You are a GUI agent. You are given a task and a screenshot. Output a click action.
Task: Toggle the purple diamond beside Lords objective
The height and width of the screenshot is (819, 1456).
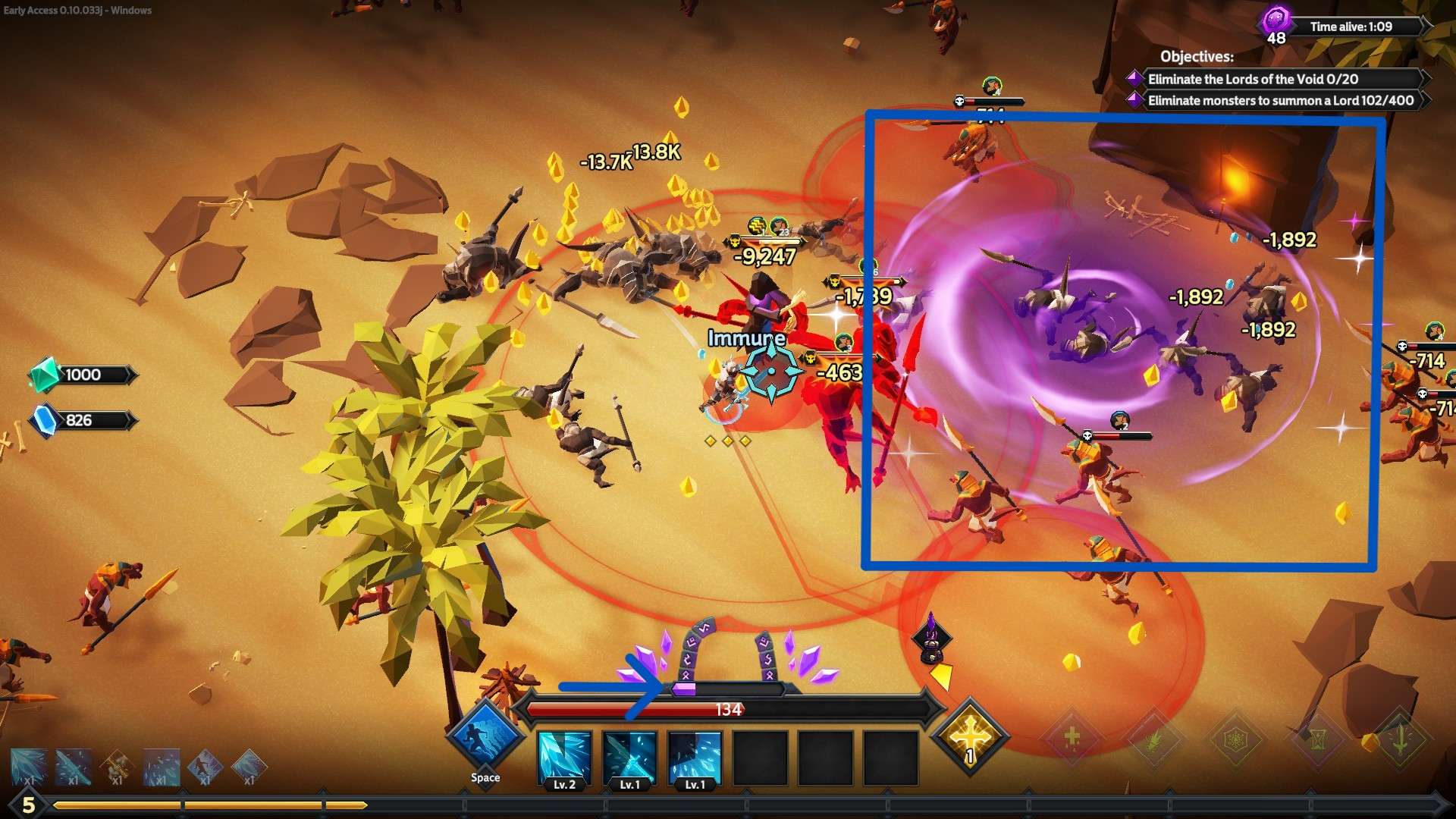pyautogui.click(x=1134, y=77)
